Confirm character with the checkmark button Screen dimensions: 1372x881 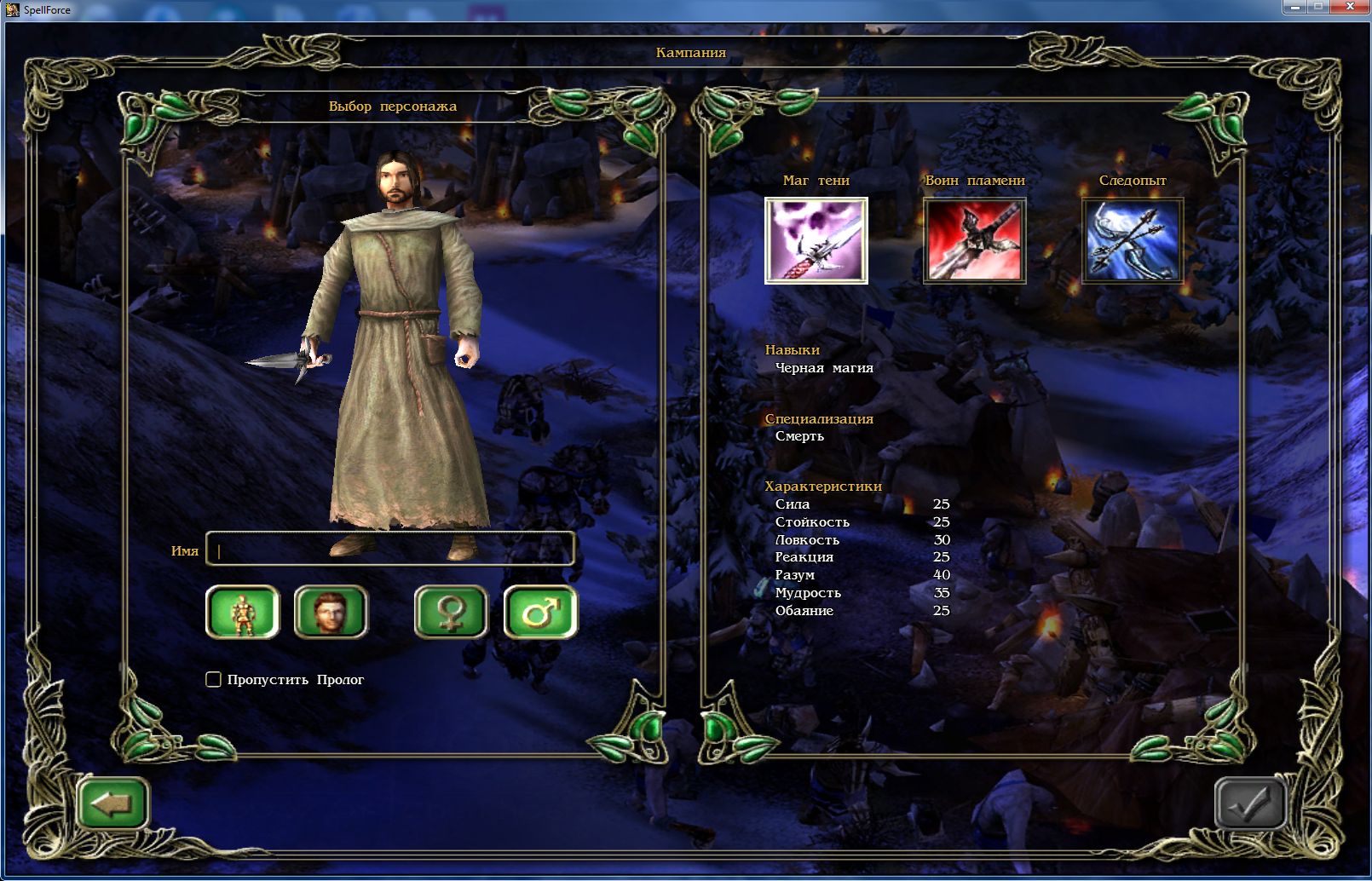1249,803
